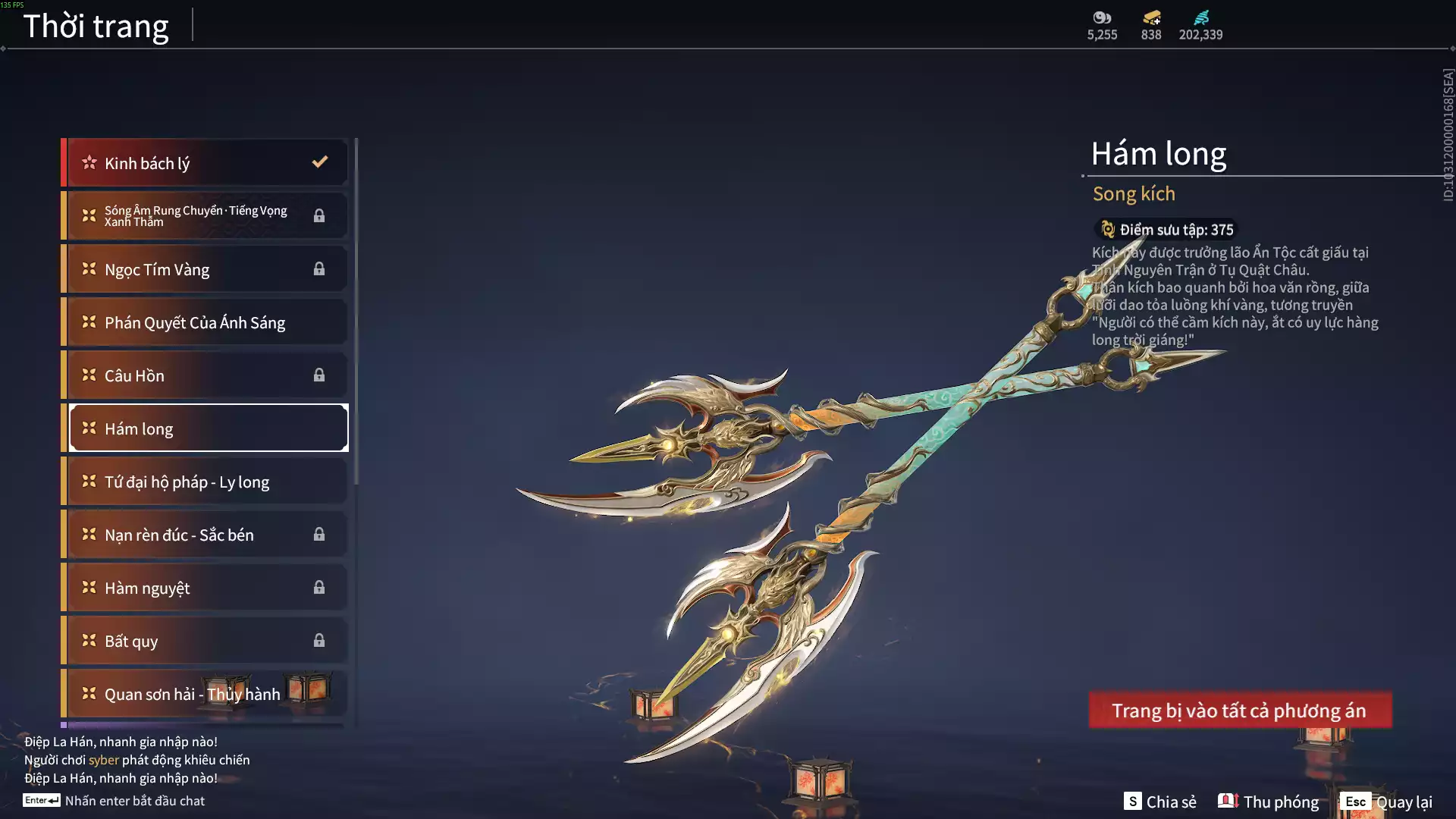Click the silver coin currency icon
The height and width of the screenshot is (819, 1456).
(x=1102, y=17)
